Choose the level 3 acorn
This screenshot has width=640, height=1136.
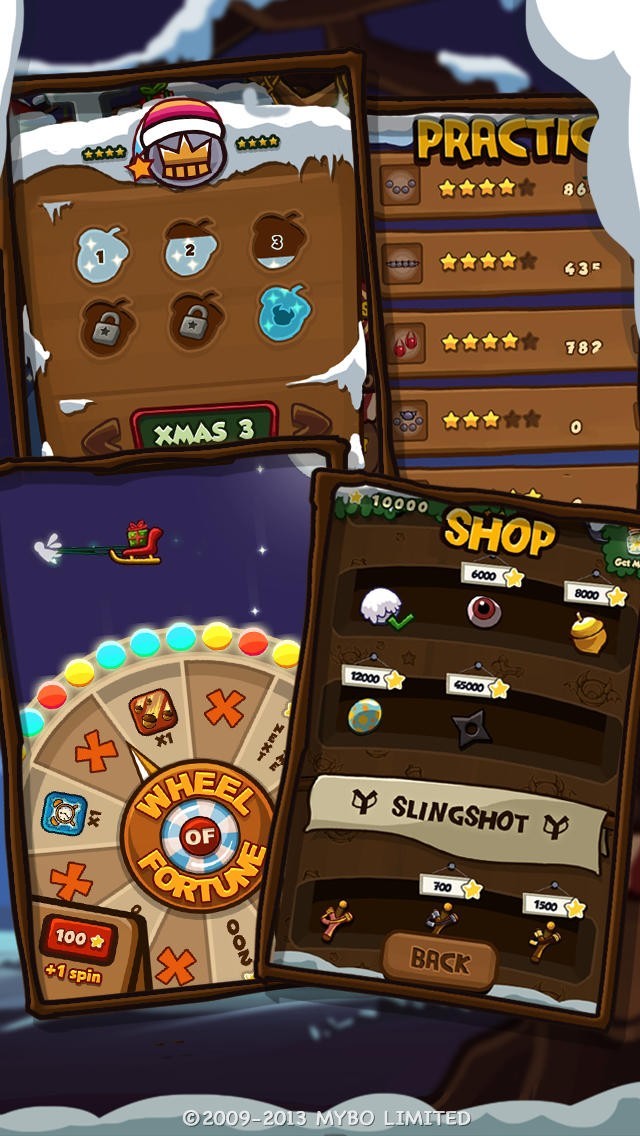(277, 241)
